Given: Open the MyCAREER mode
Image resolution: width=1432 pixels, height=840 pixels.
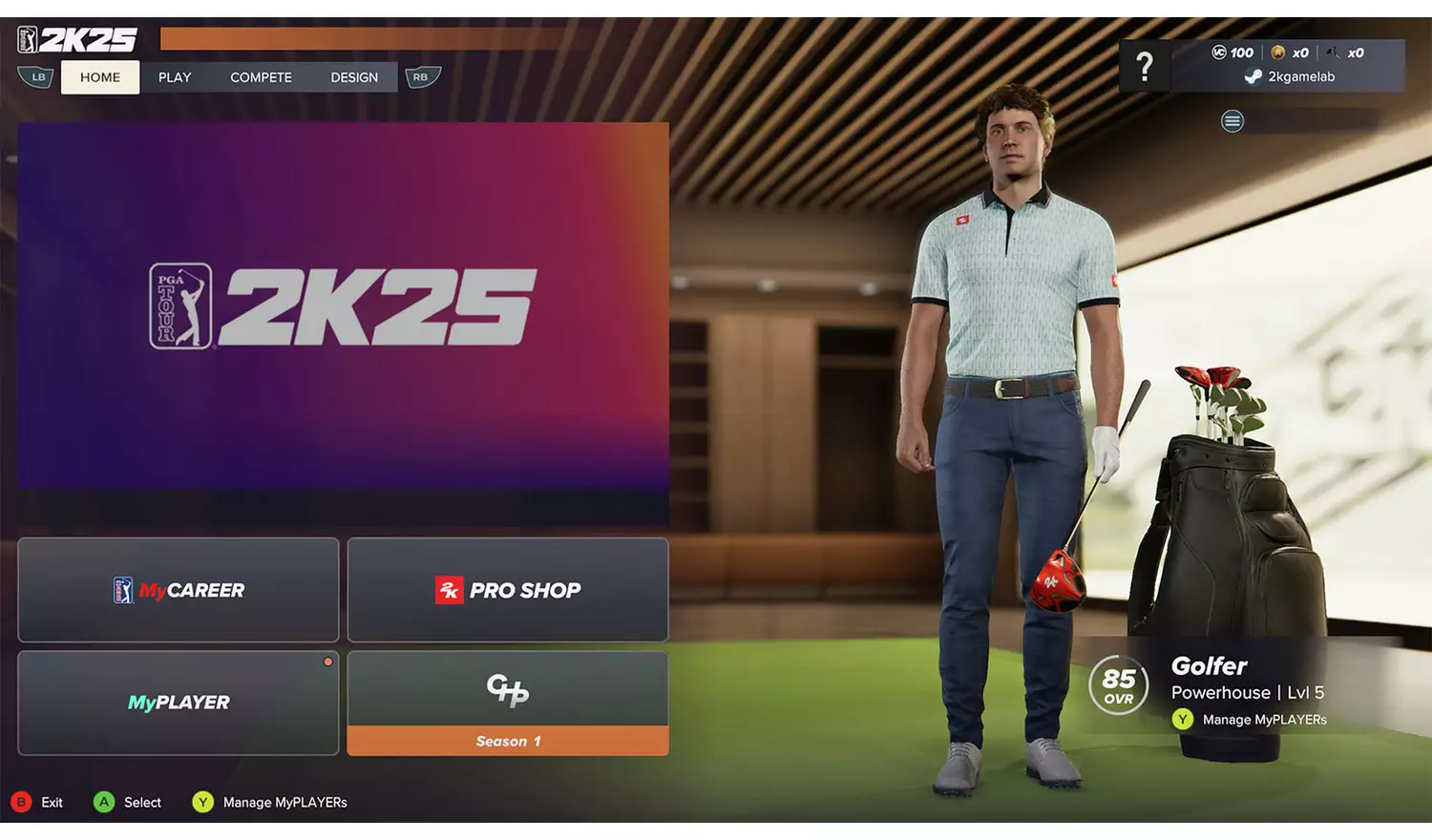Looking at the screenshot, I should [178, 590].
